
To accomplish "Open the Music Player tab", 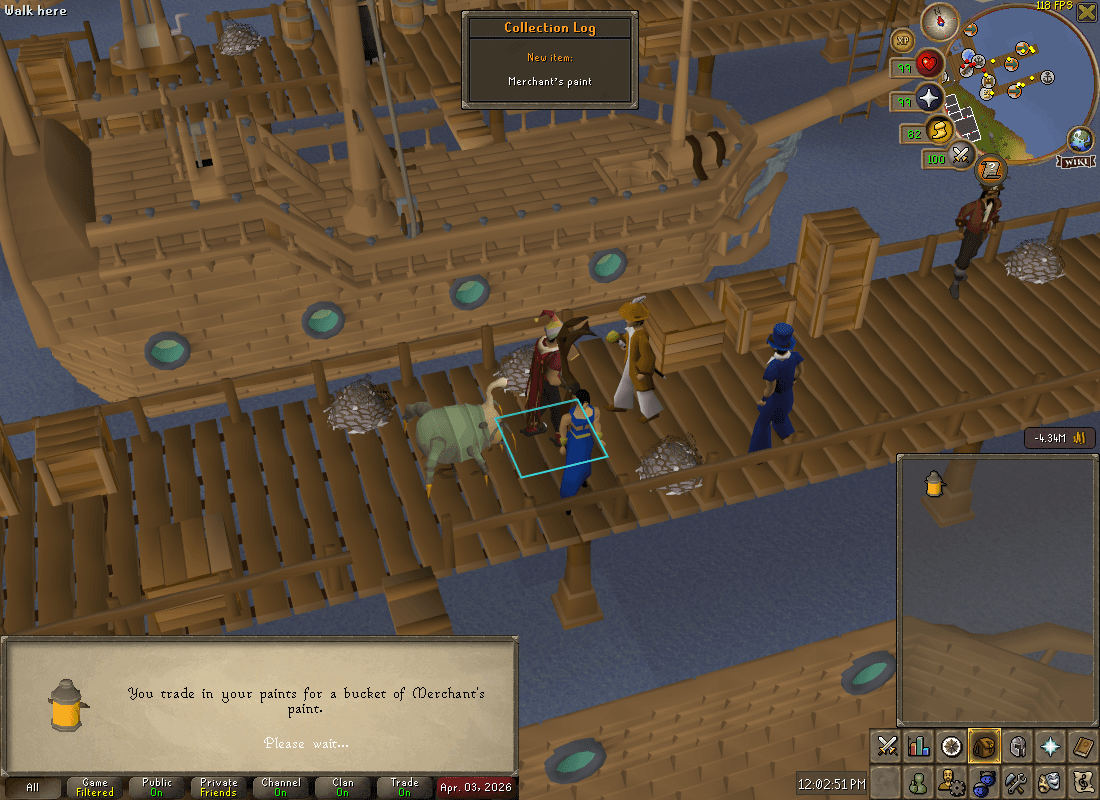I will click(1082, 781).
